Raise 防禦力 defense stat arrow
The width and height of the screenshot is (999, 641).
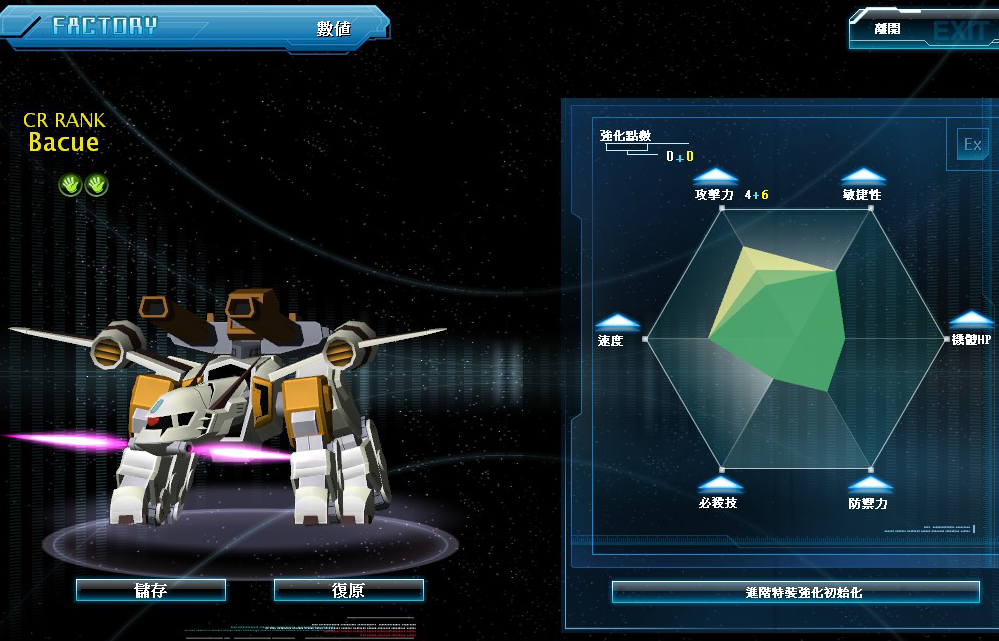(x=866, y=485)
